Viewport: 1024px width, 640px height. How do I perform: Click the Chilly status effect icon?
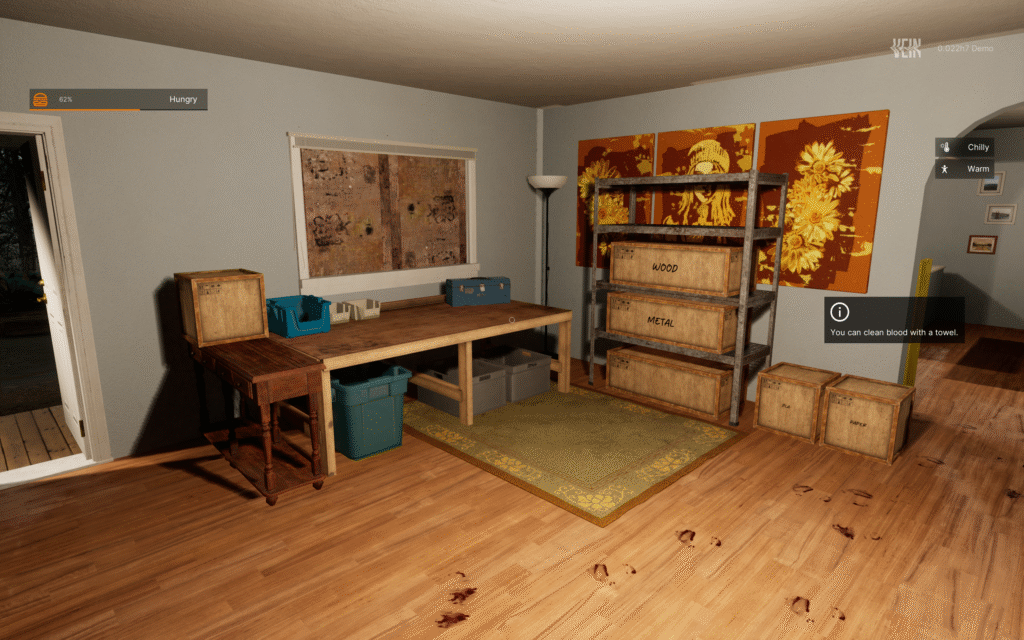tap(945, 147)
